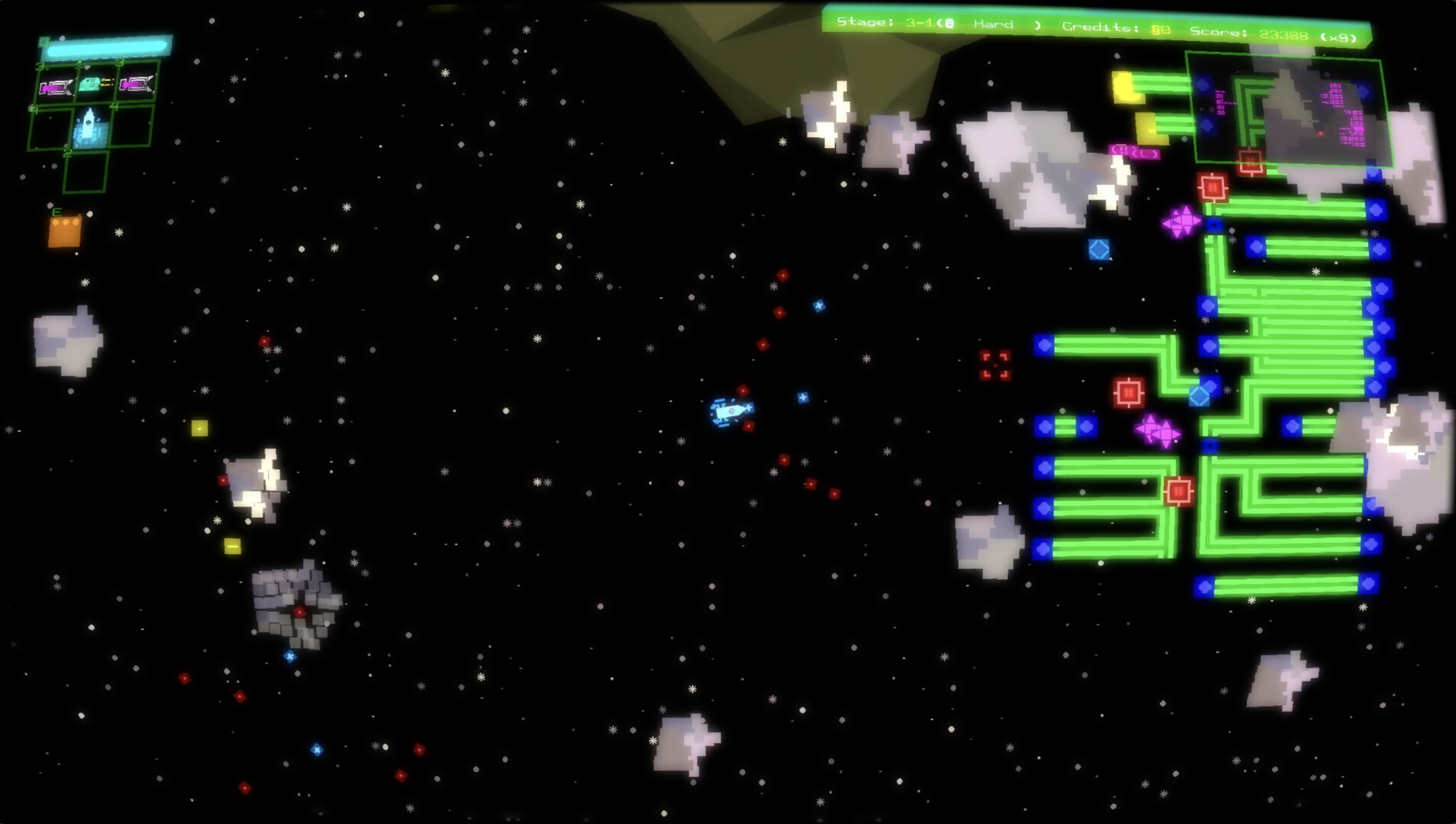Click the cyan health bar at top left
Screen dimensions: 1456x824
(108, 47)
